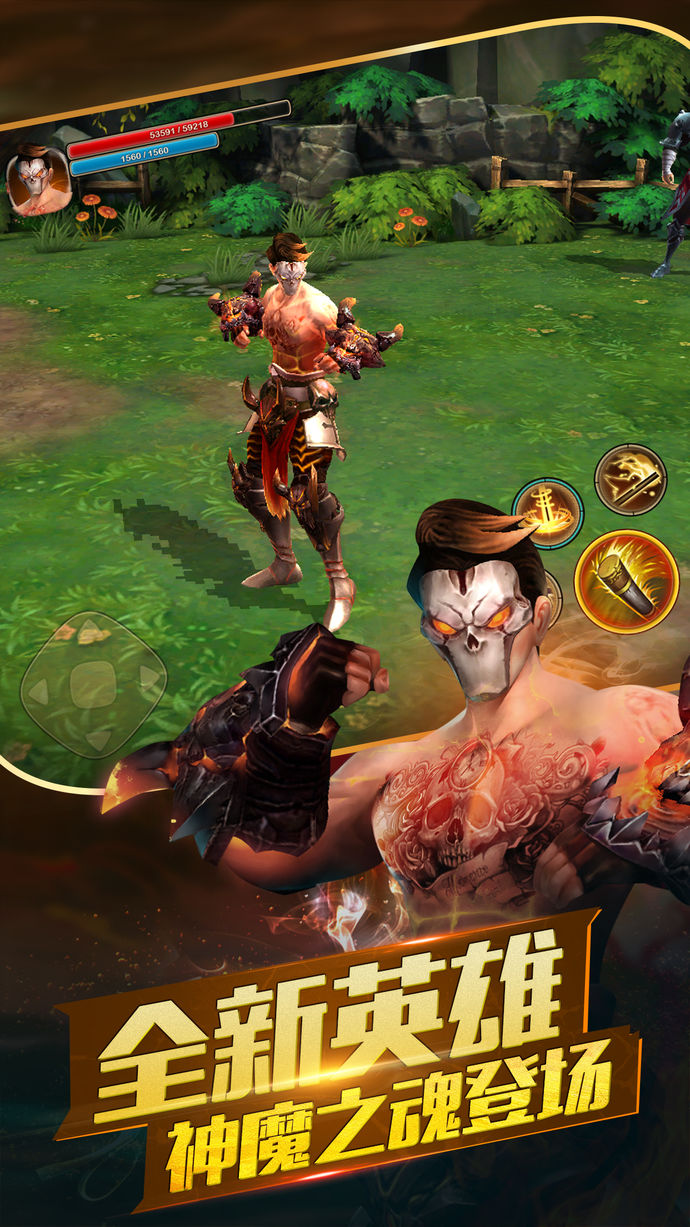Use the glowing ring pillar skill
Screen dimensions: 690x1227
[547, 512]
